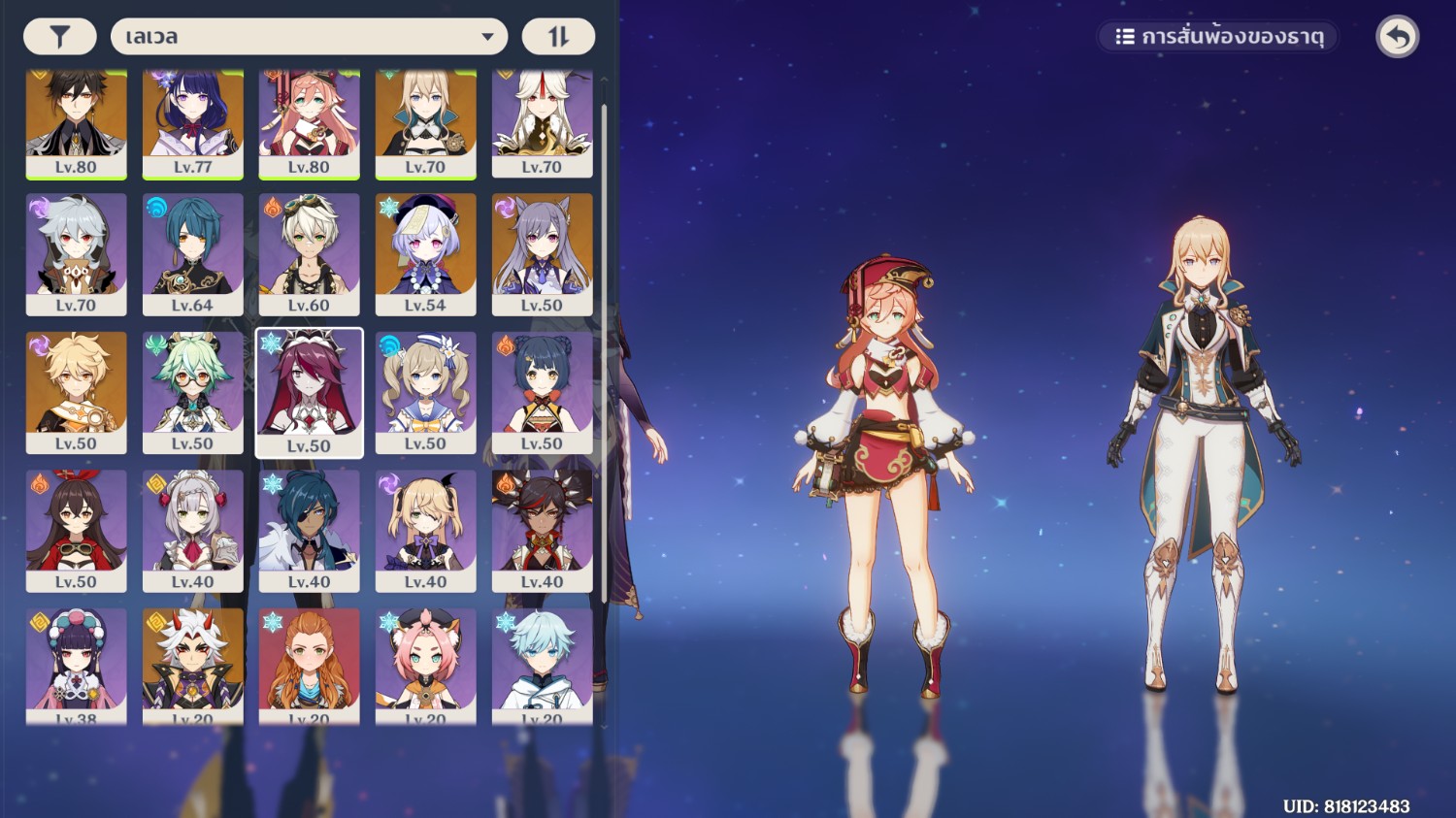Select Zhongli's Lv.80 portrait
This screenshot has height=818, width=1456.
point(76,121)
